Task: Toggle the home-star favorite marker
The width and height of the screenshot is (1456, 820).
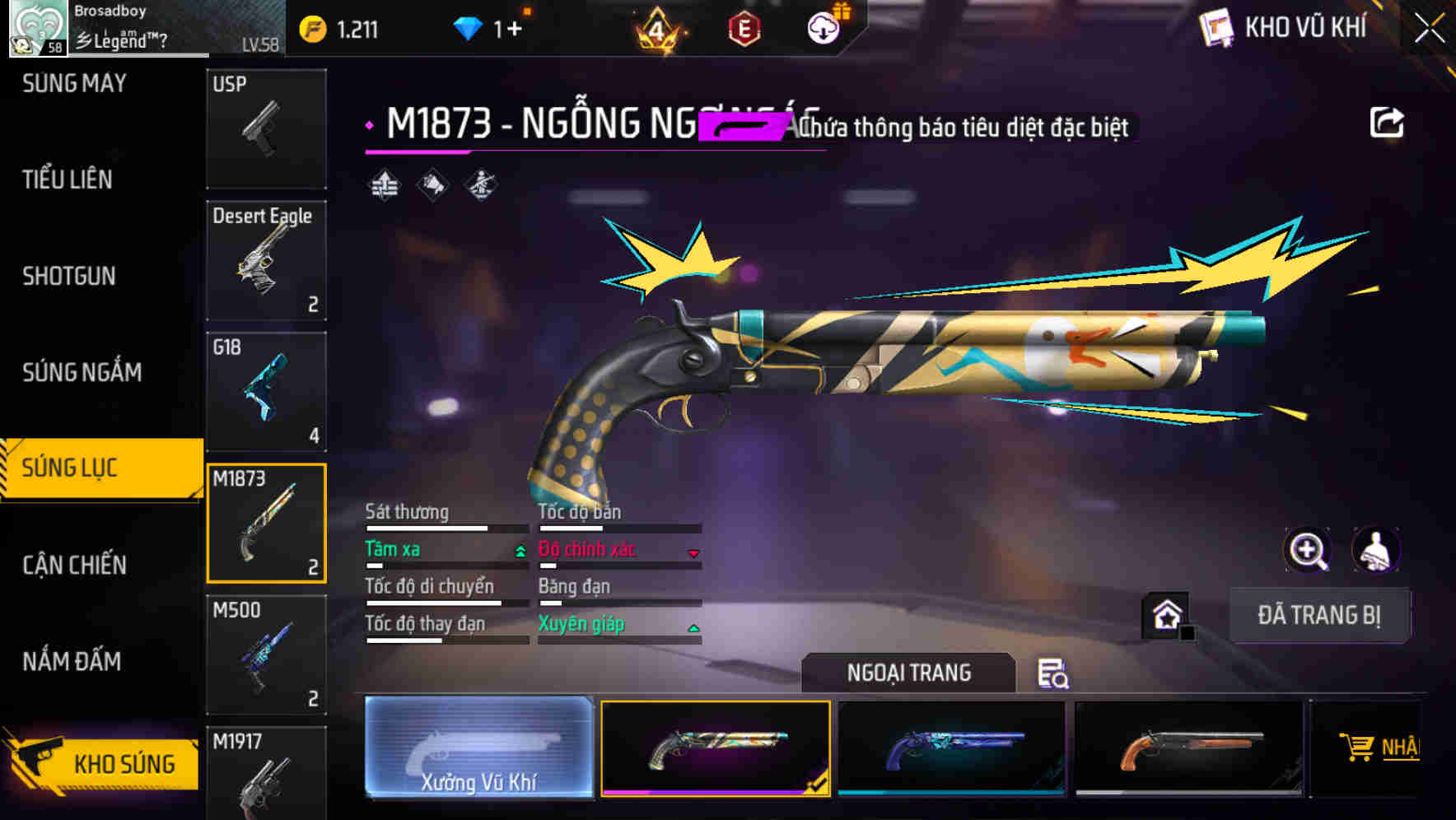Action: click(x=1168, y=616)
